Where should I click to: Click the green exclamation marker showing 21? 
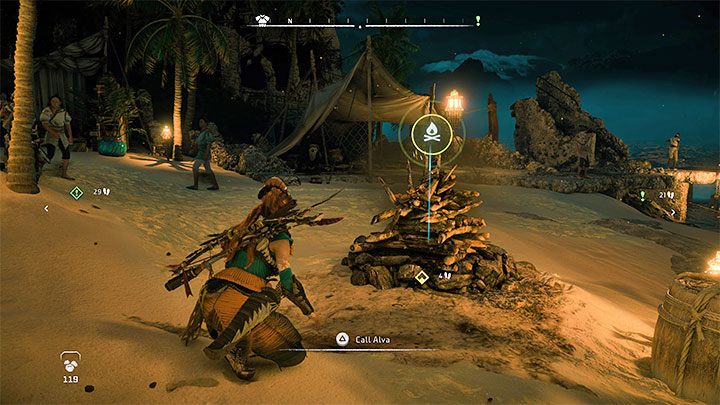coord(642,196)
